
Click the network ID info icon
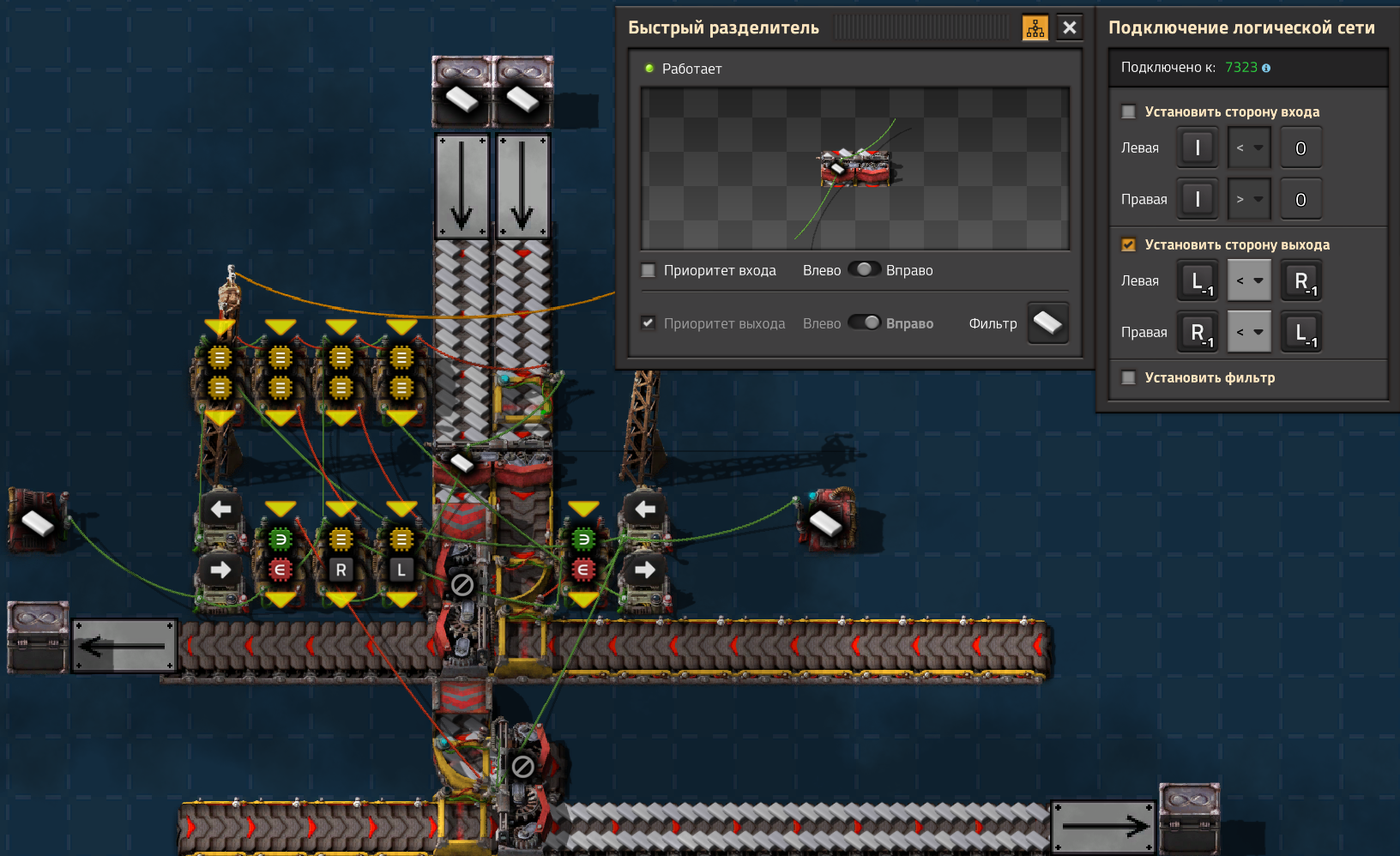1266,68
